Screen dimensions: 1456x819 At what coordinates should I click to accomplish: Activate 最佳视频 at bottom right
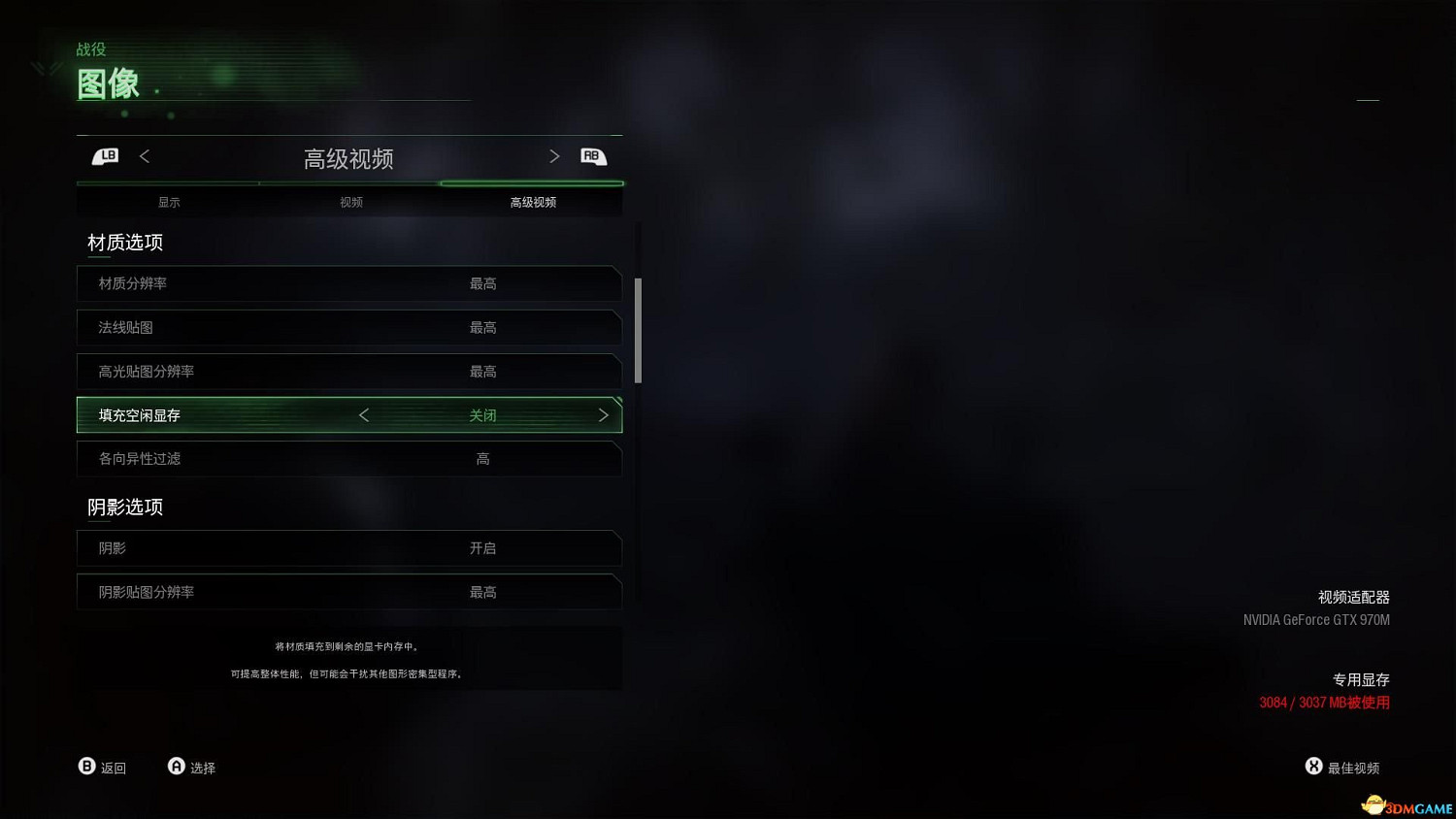pos(1354,767)
